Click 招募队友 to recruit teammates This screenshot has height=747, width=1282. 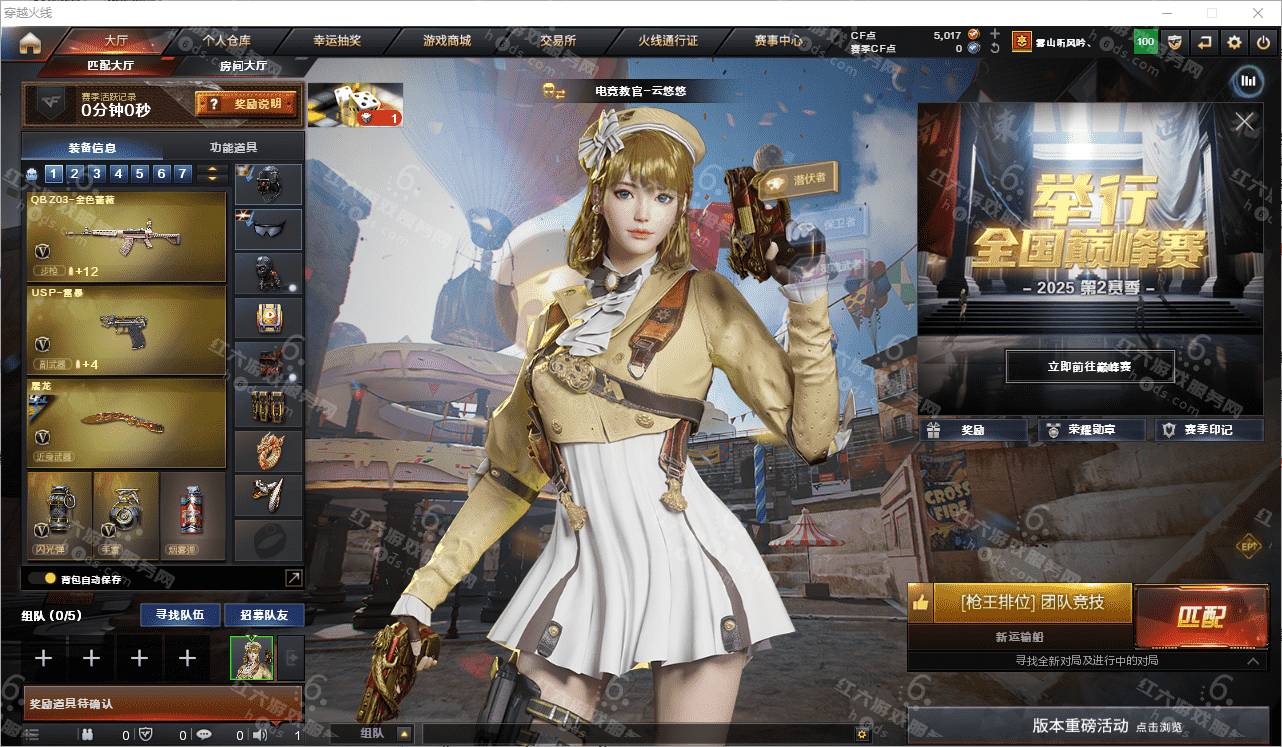[263, 614]
